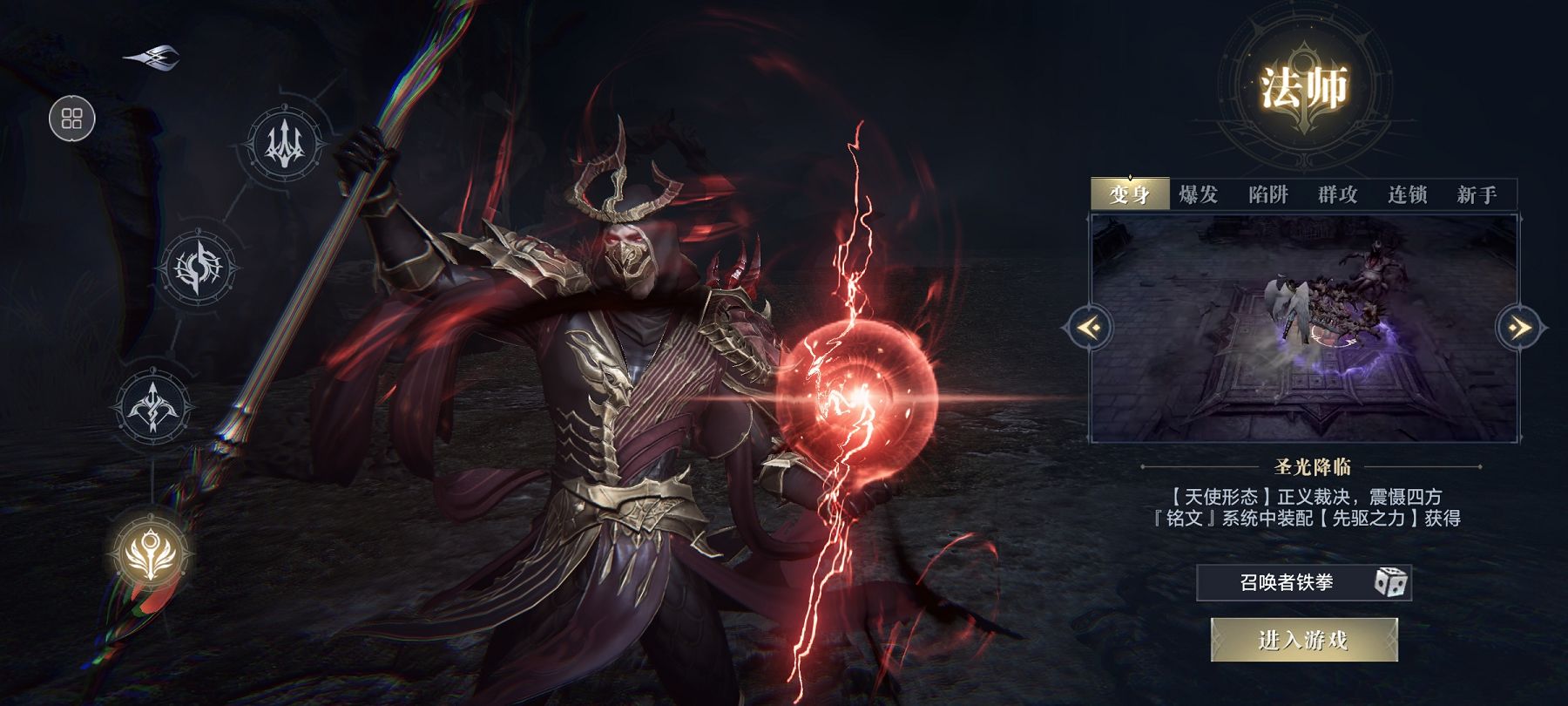
Task: Switch to the 变身 tab
Action: point(1129,194)
